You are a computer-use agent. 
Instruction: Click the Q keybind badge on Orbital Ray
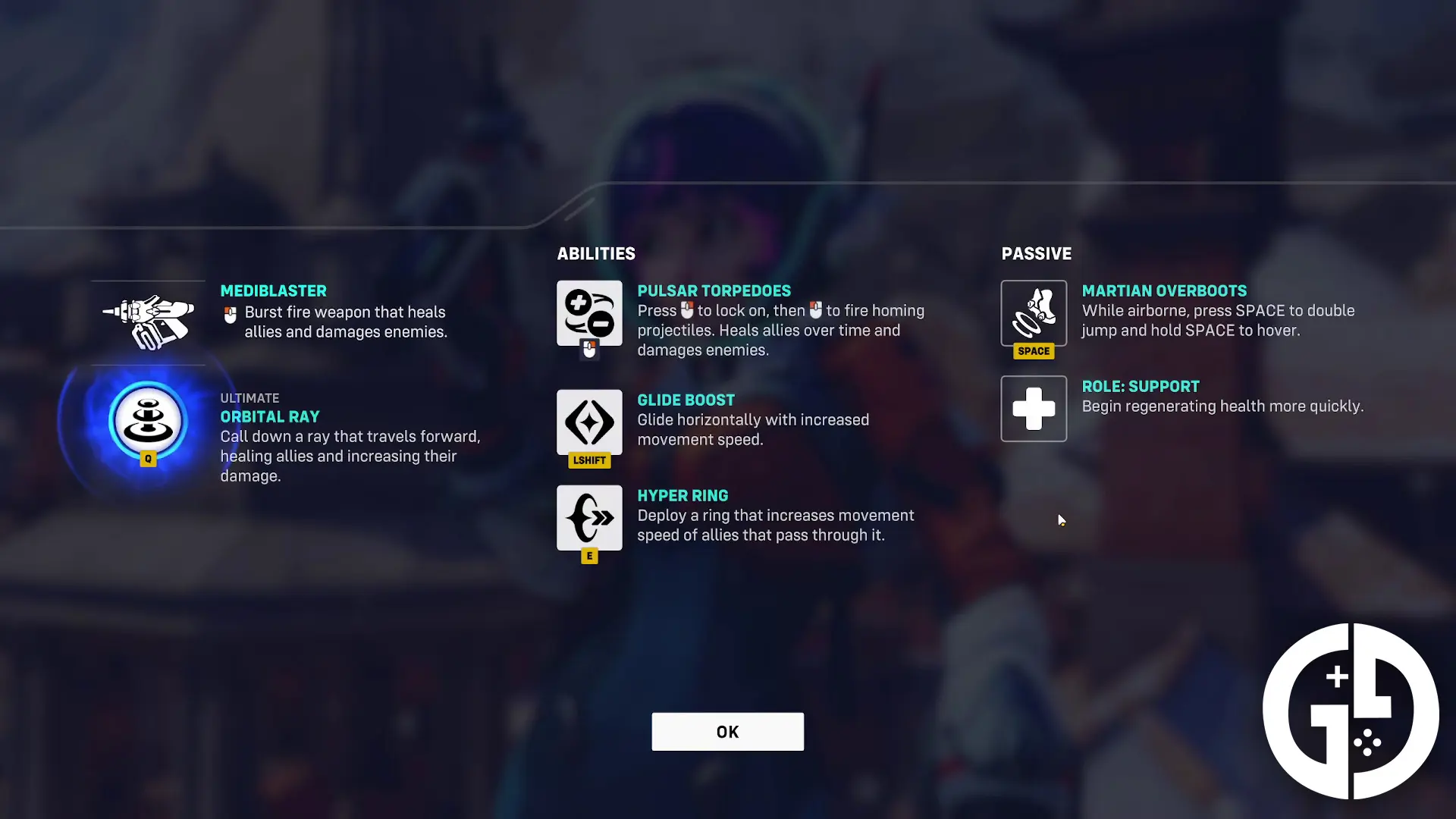coord(148,458)
